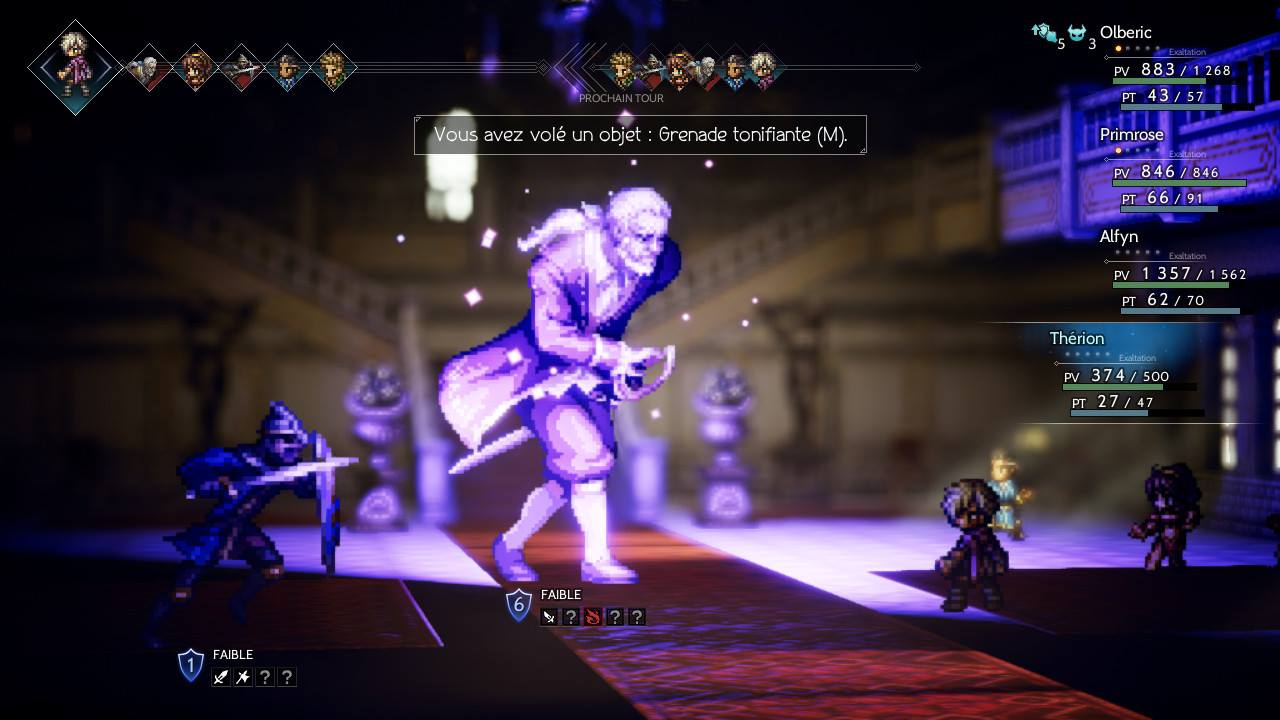Viewport: 1280px width, 720px height.
Task: Click the large current-turn portrait diamond
Action: pos(75,67)
